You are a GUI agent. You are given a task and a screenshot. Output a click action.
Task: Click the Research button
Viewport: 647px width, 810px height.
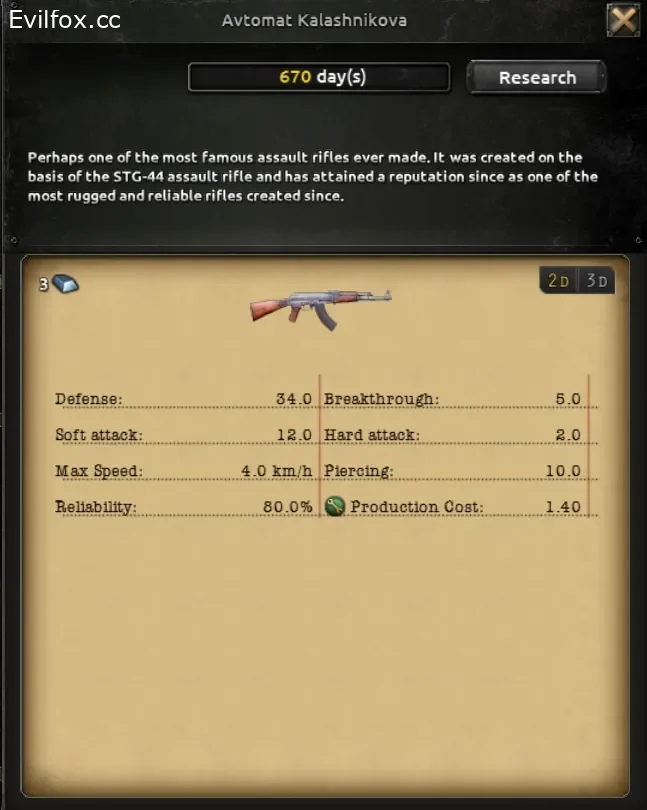pyautogui.click(x=537, y=78)
